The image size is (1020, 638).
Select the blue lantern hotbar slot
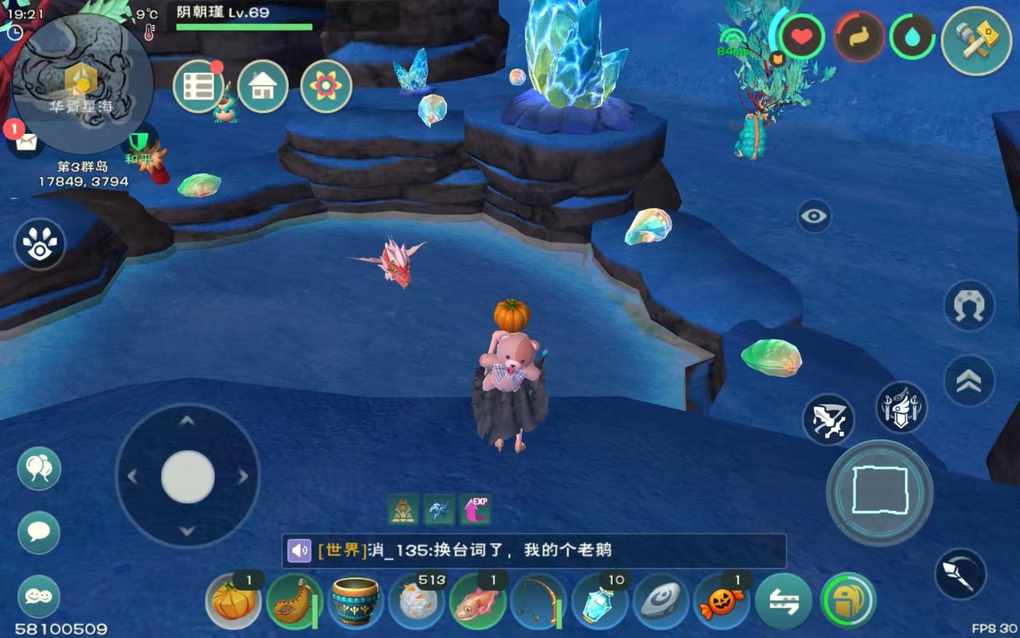click(x=600, y=601)
